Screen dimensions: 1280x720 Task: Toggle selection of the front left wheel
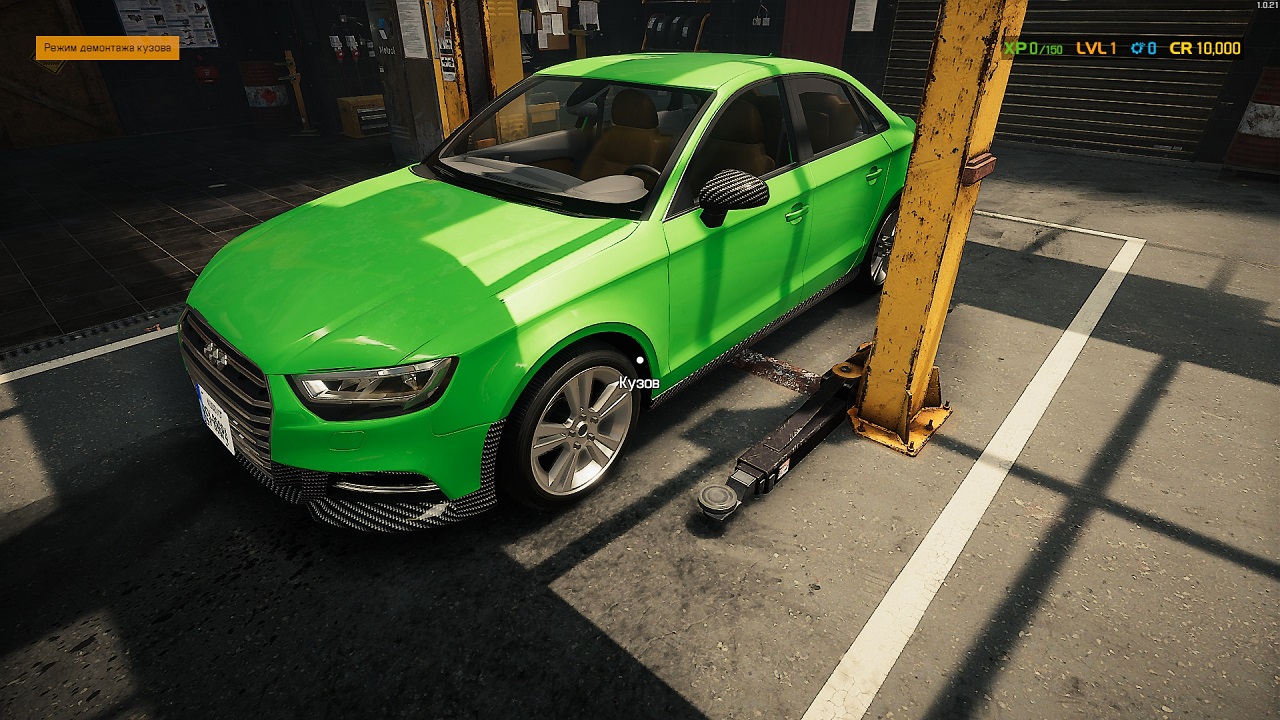pyautogui.click(x=580, y=430)
